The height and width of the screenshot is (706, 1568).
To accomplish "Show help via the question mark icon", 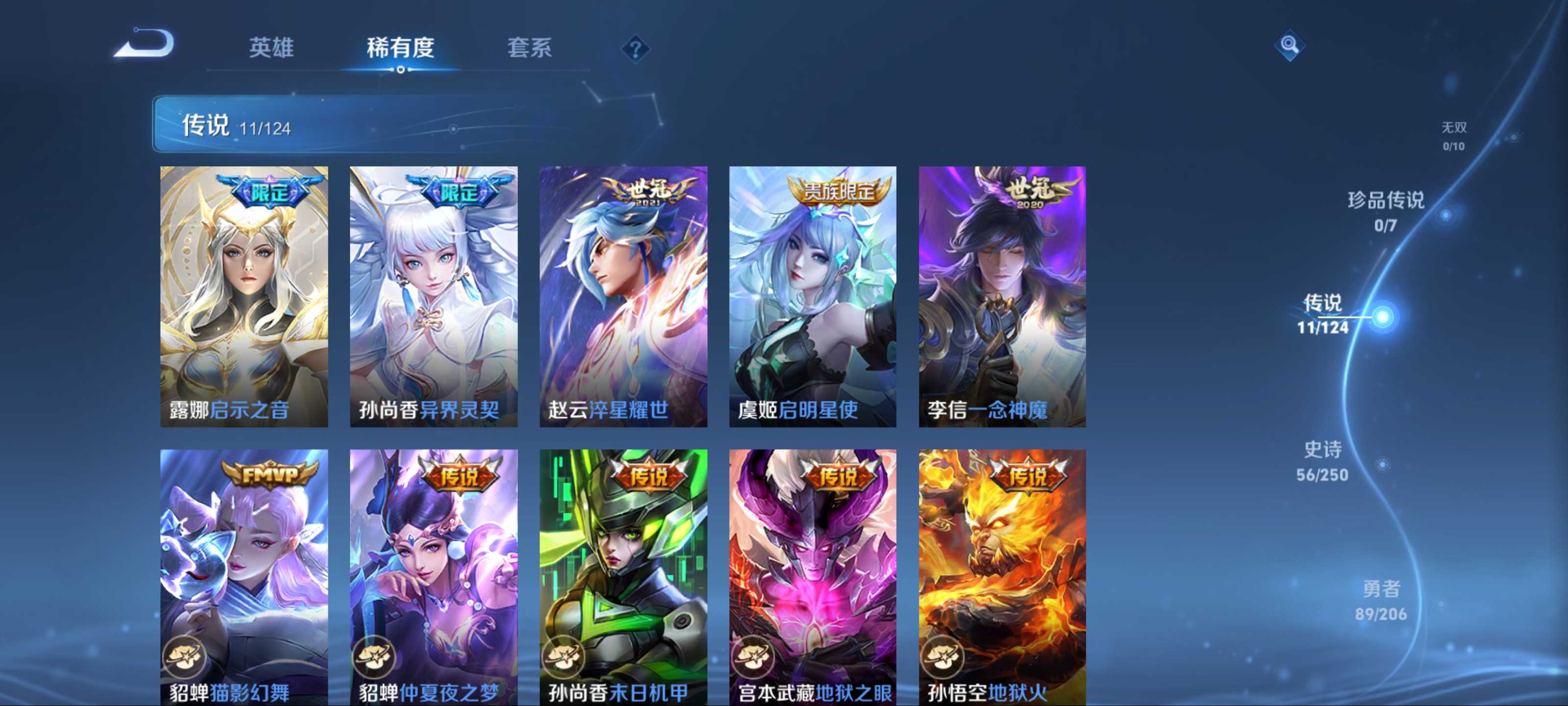I will point(635,49).
